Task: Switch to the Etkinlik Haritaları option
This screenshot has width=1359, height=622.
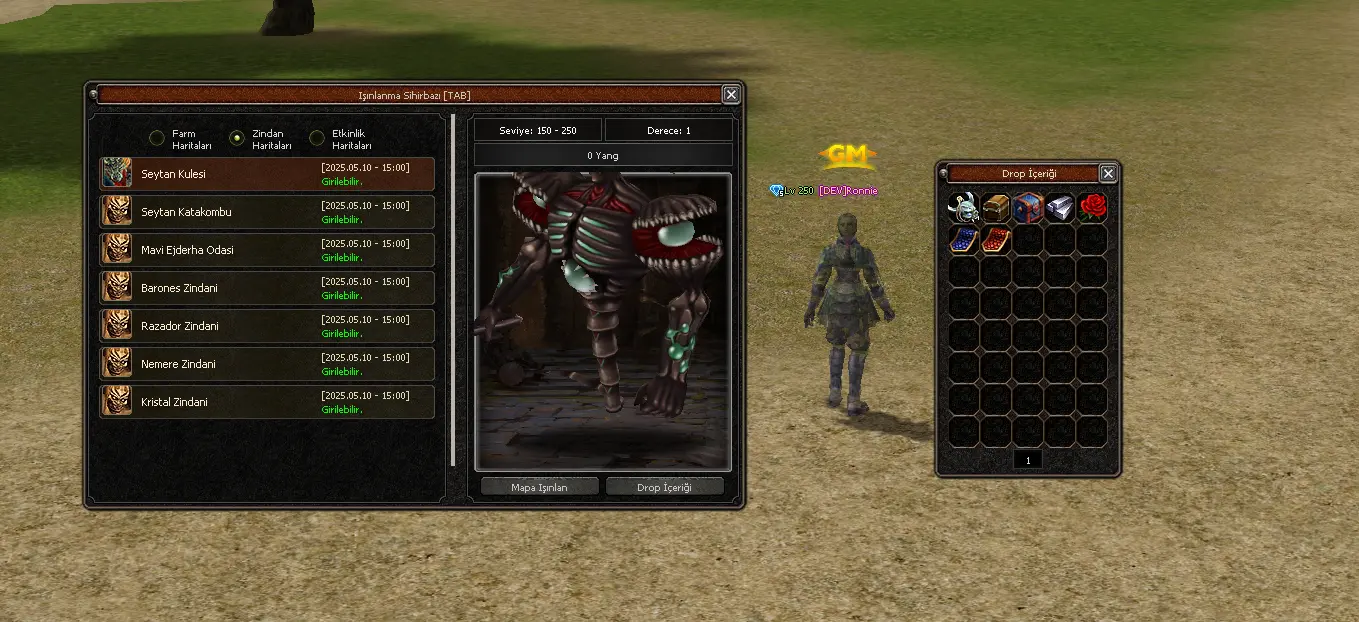Action: tap(317, 138)
